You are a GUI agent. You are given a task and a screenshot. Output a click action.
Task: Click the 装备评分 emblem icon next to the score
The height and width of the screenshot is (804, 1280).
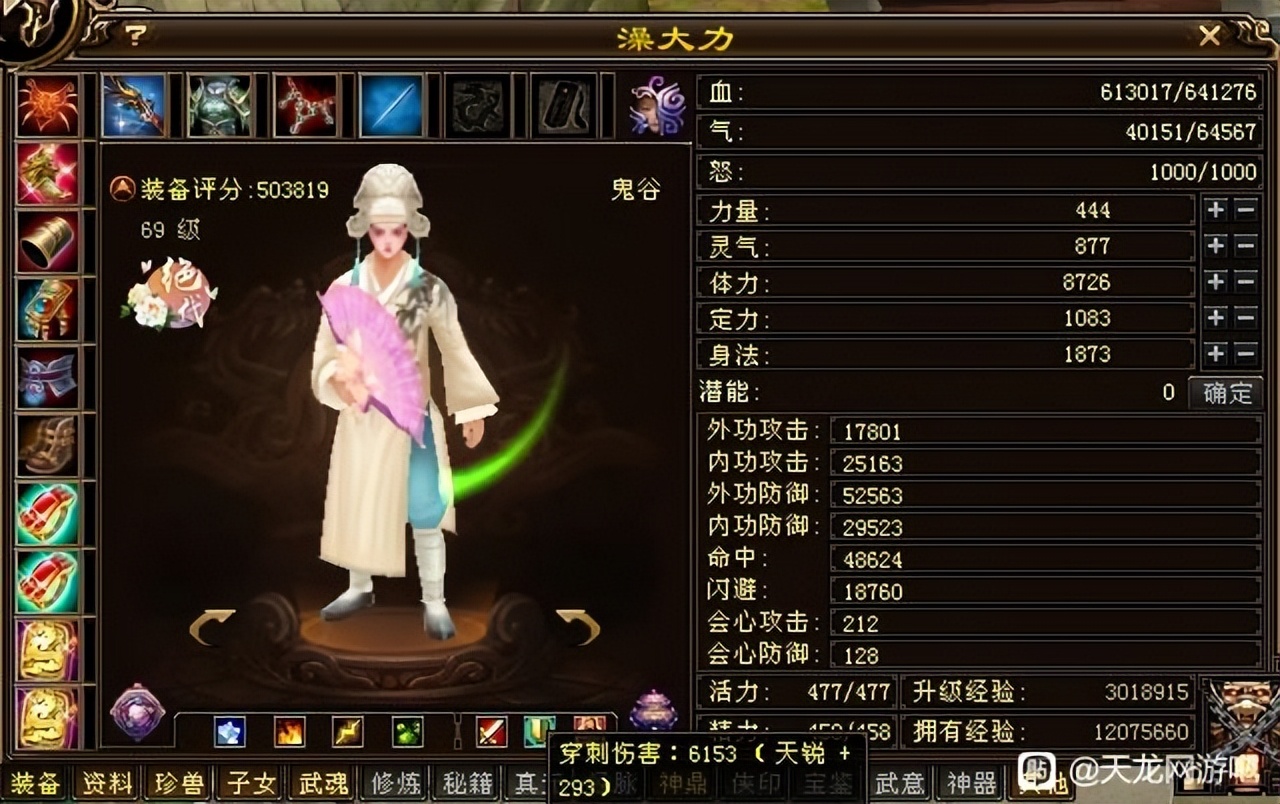(x=124, y=190)
